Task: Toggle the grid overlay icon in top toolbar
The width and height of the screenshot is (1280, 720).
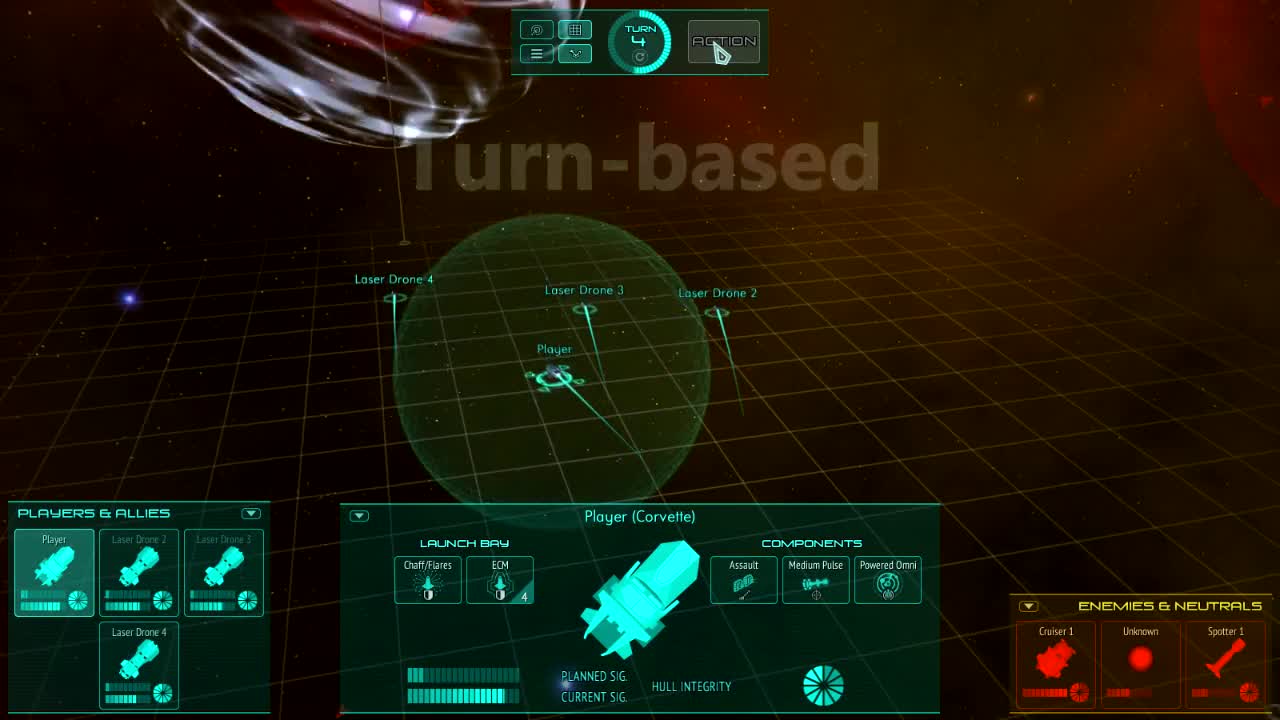Action: 574,29
